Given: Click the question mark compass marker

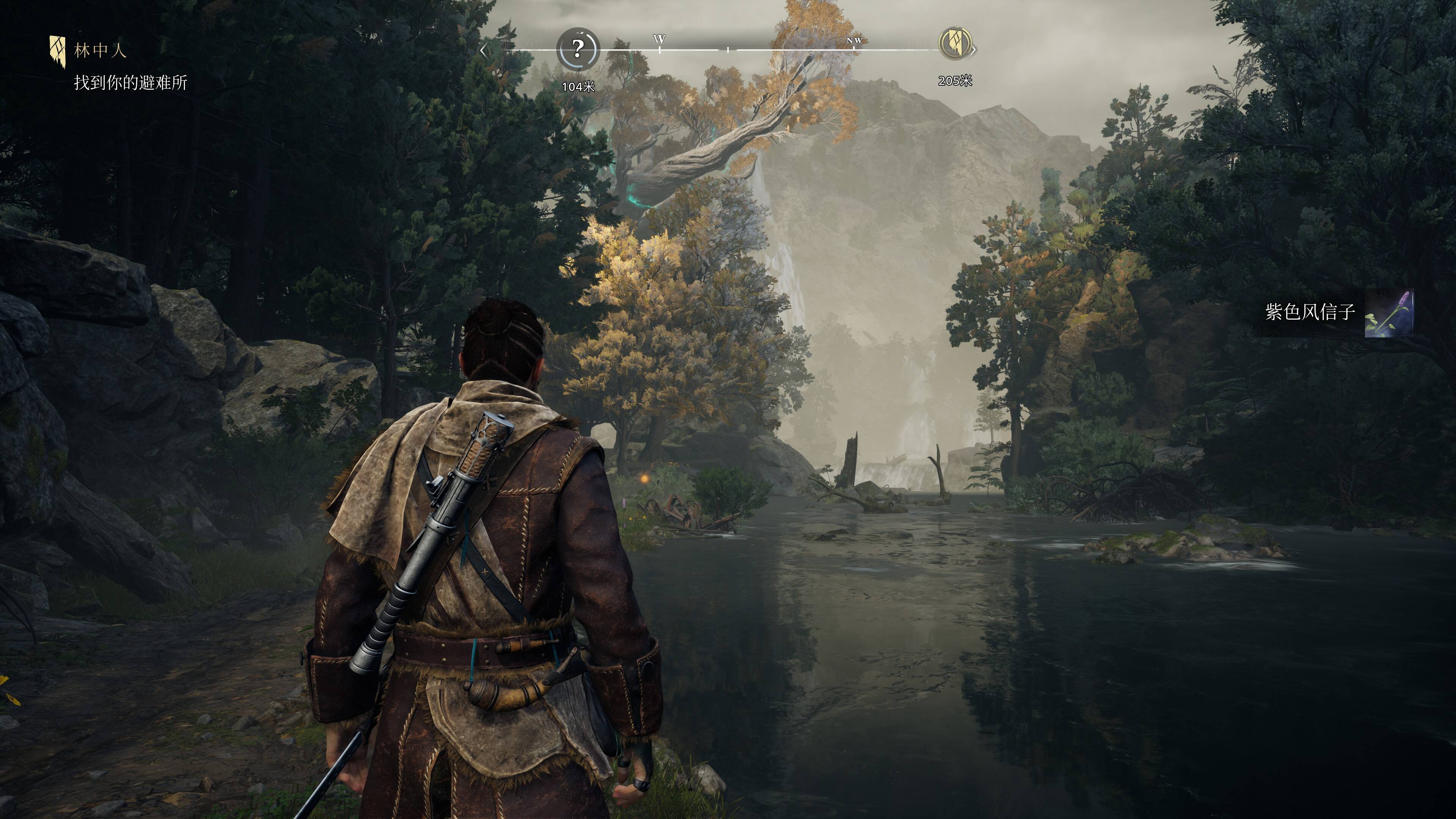Looking at the screenshot, I should [x=577, y=49].
